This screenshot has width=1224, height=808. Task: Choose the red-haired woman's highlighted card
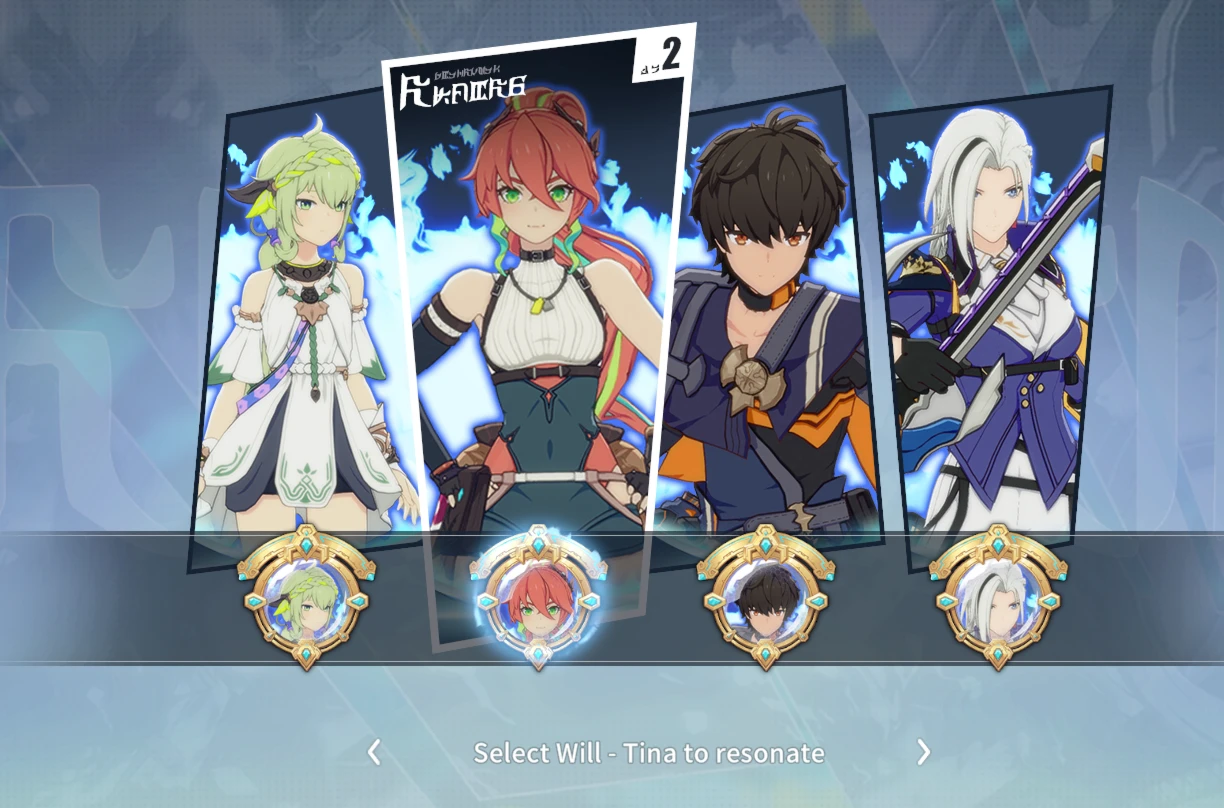coord(540,300)
